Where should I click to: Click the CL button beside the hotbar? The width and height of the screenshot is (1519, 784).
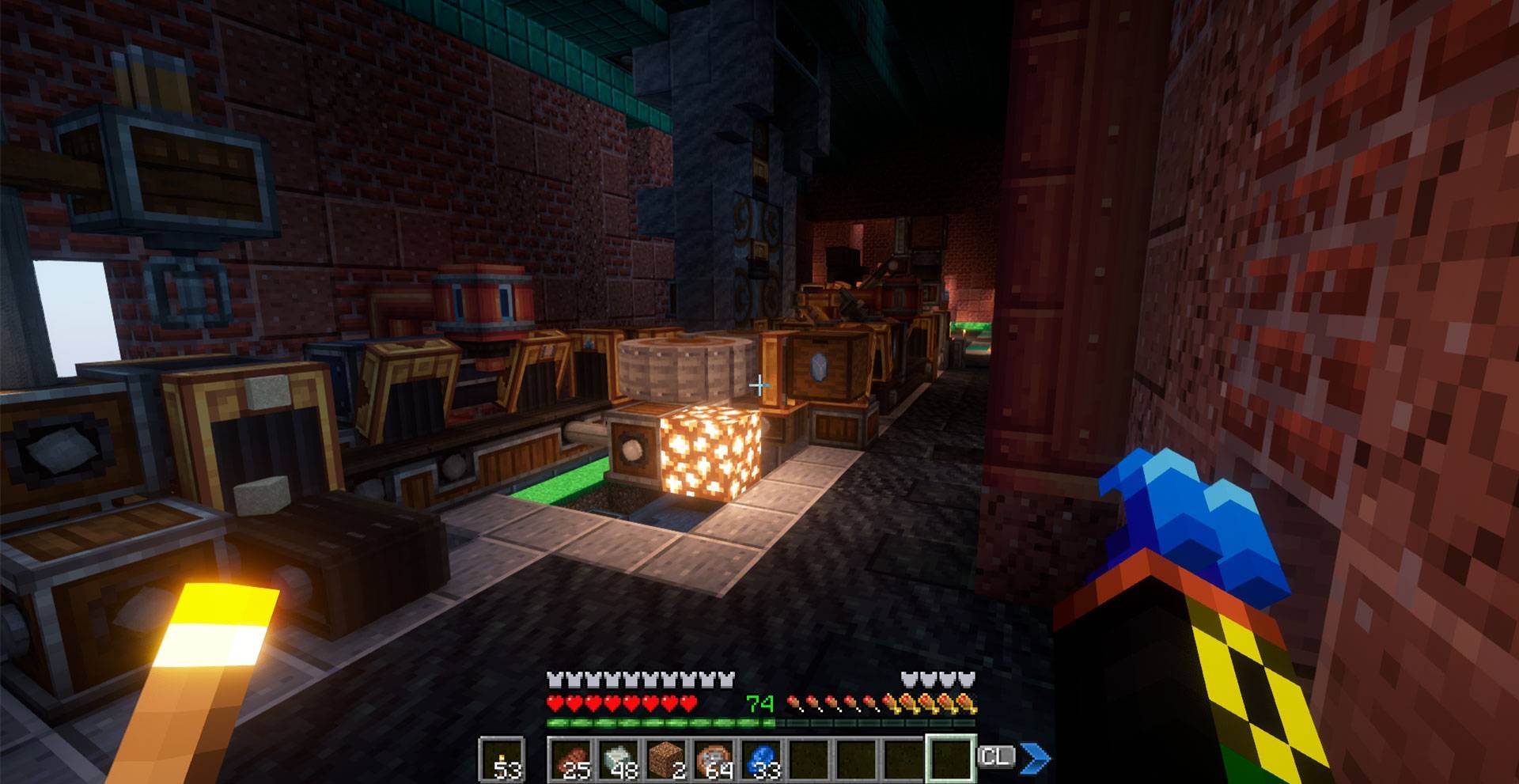995,757
